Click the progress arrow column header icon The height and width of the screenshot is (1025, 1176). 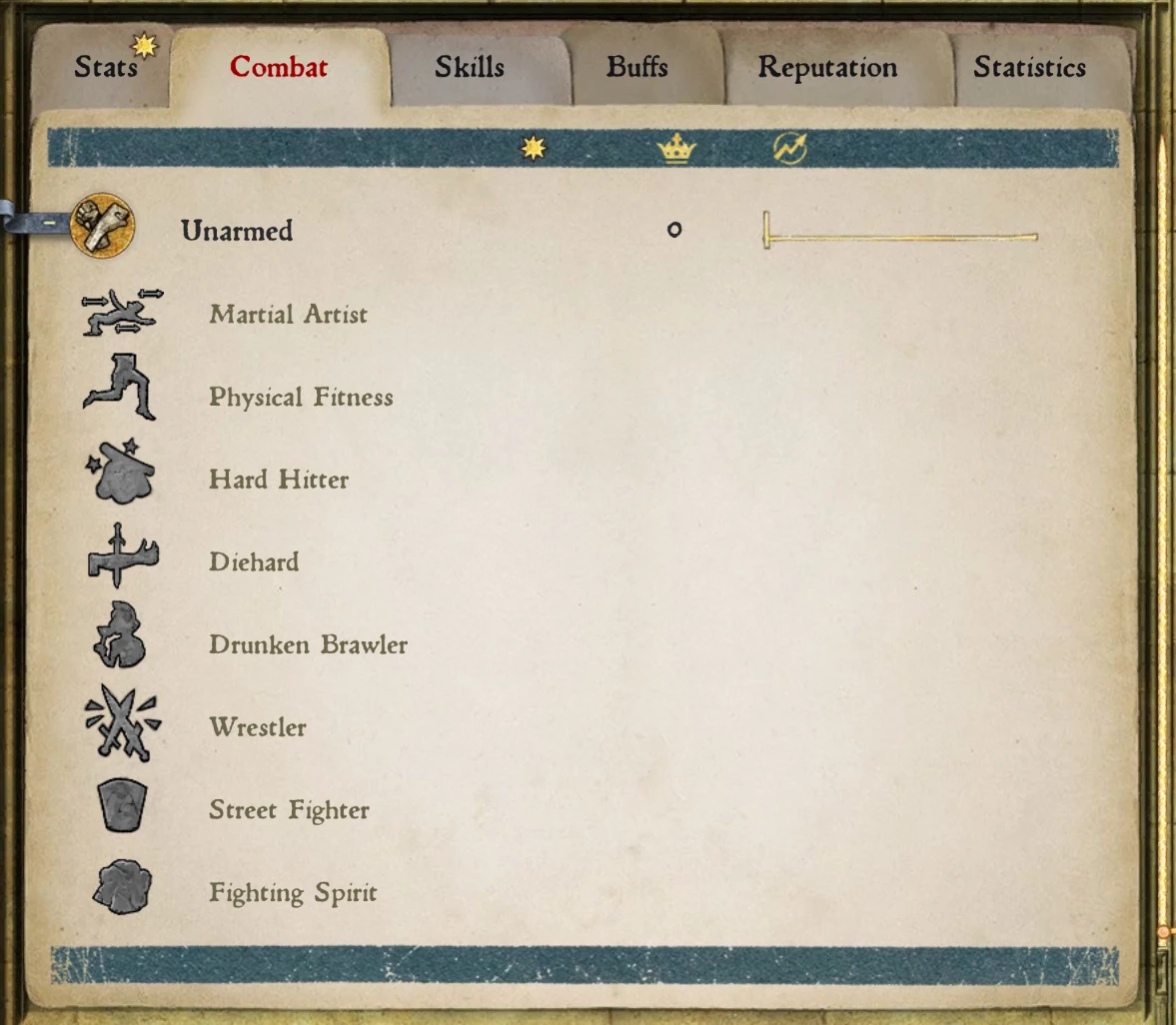tap(790, 149)
